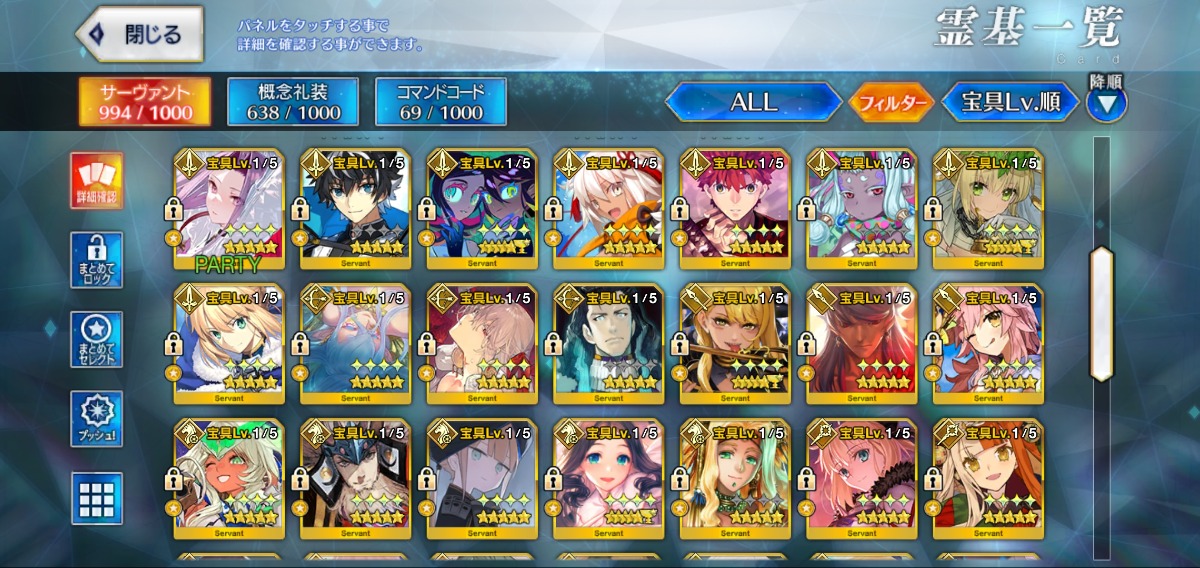The image size is (1200, 568).
Task: Choose the blonde Saber in blue card
Action: [229, 343]
